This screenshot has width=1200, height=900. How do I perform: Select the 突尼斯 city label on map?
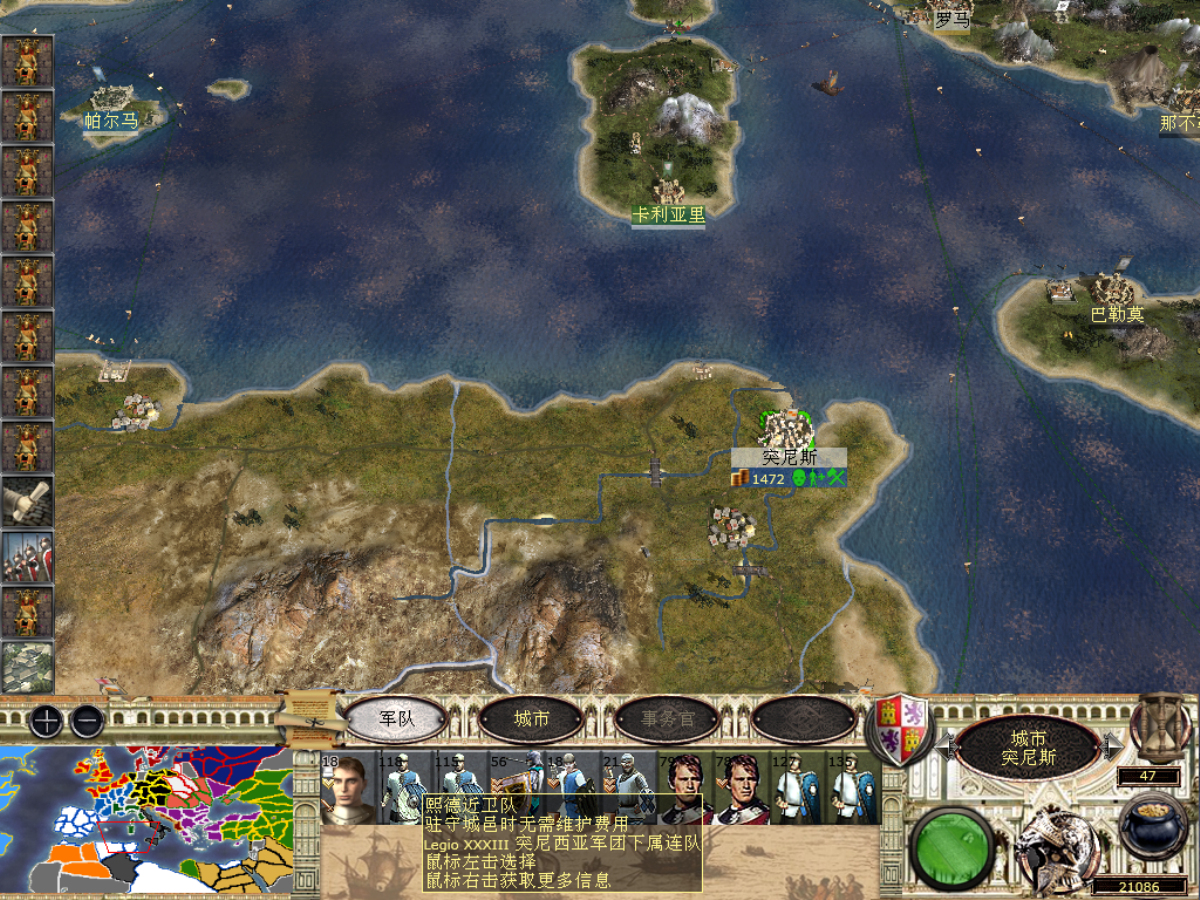point(789,457)
